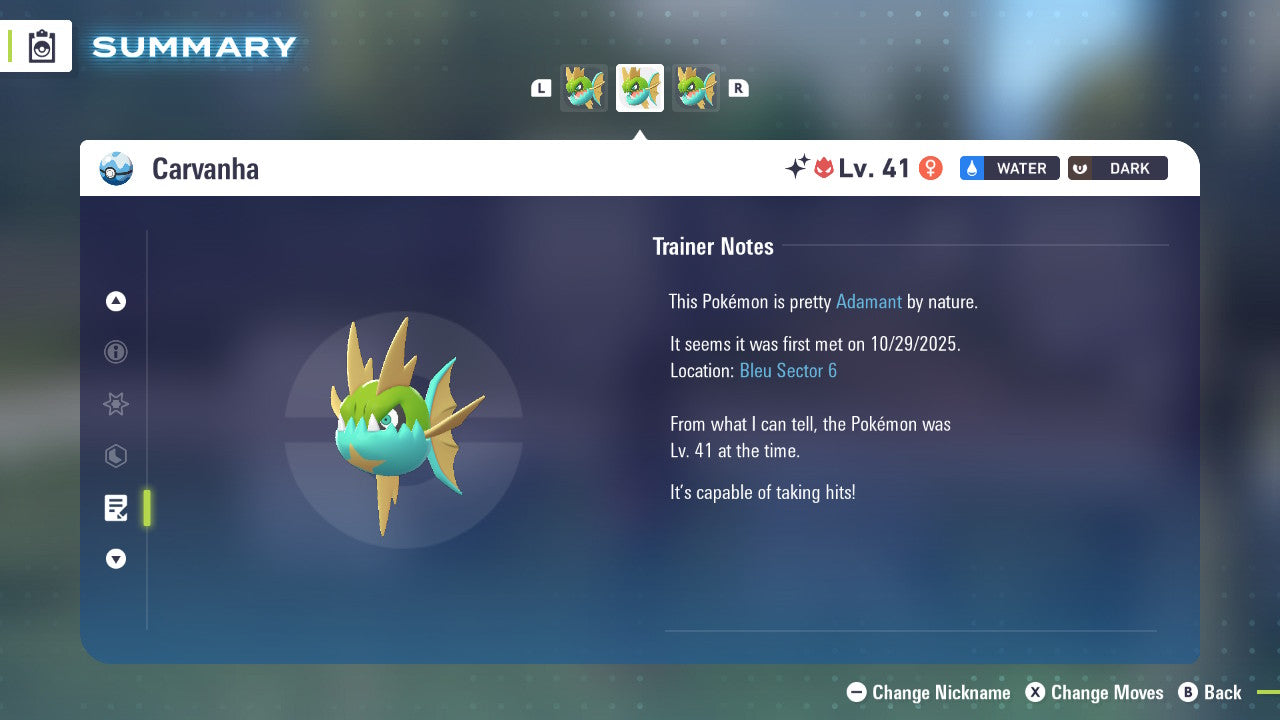Click the blue WATER type badge
Screen dimensions: 1280x720
tap(1008, 168)
